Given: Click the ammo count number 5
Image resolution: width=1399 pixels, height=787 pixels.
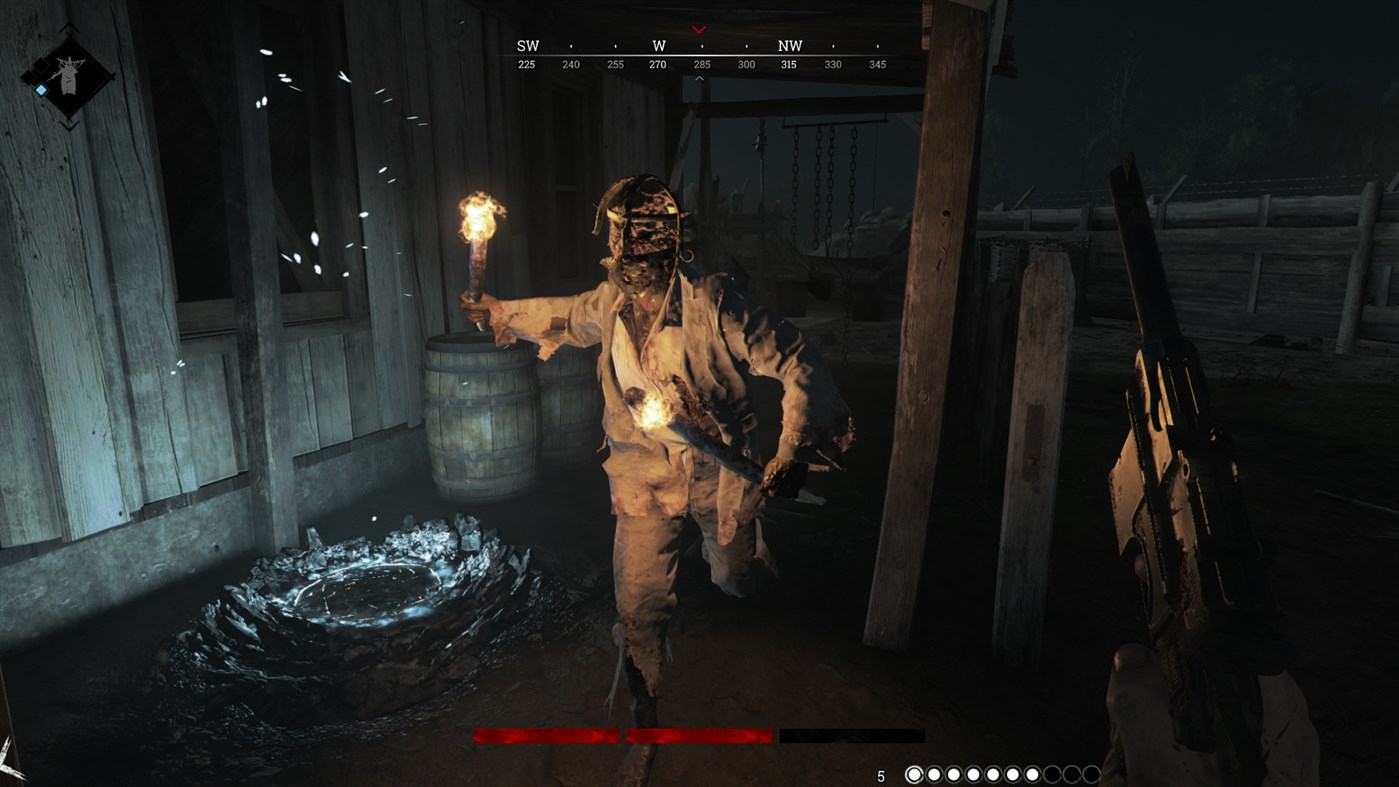Looking at the screenshot, I should pos(882,774).
